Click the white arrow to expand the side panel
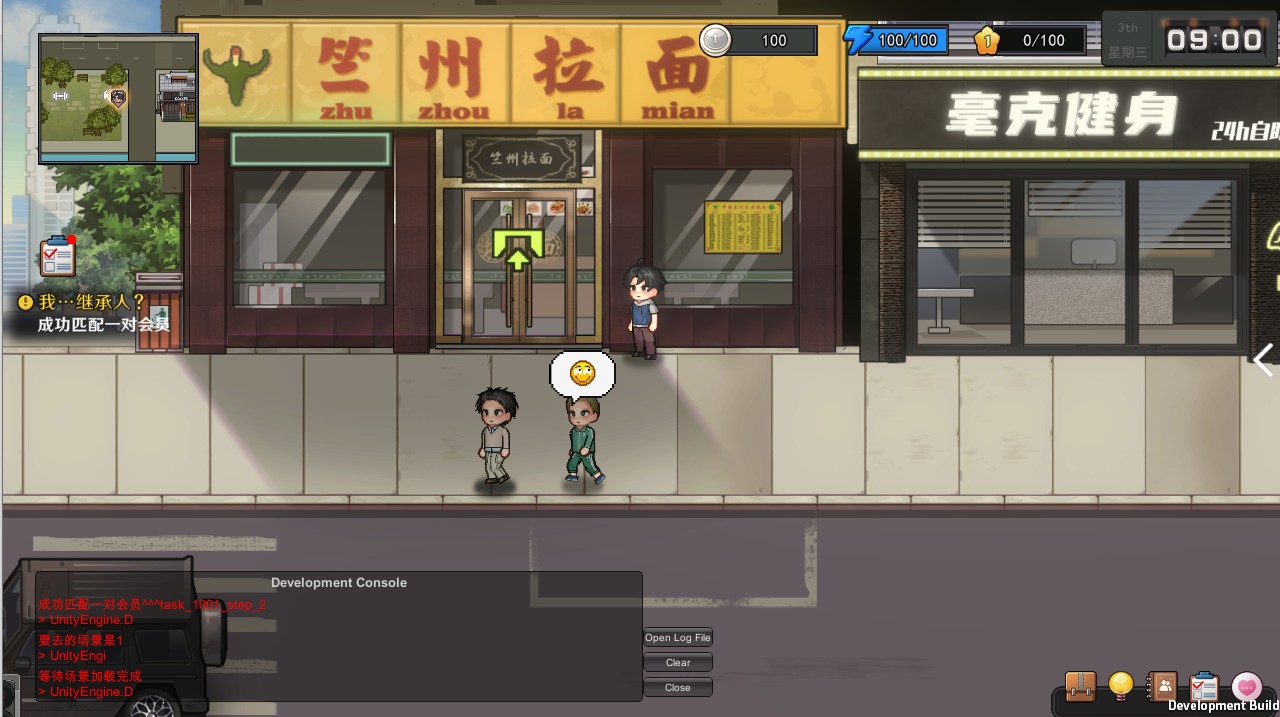The height and width of the screenshot is (717, 1280). coord(1264,360)
